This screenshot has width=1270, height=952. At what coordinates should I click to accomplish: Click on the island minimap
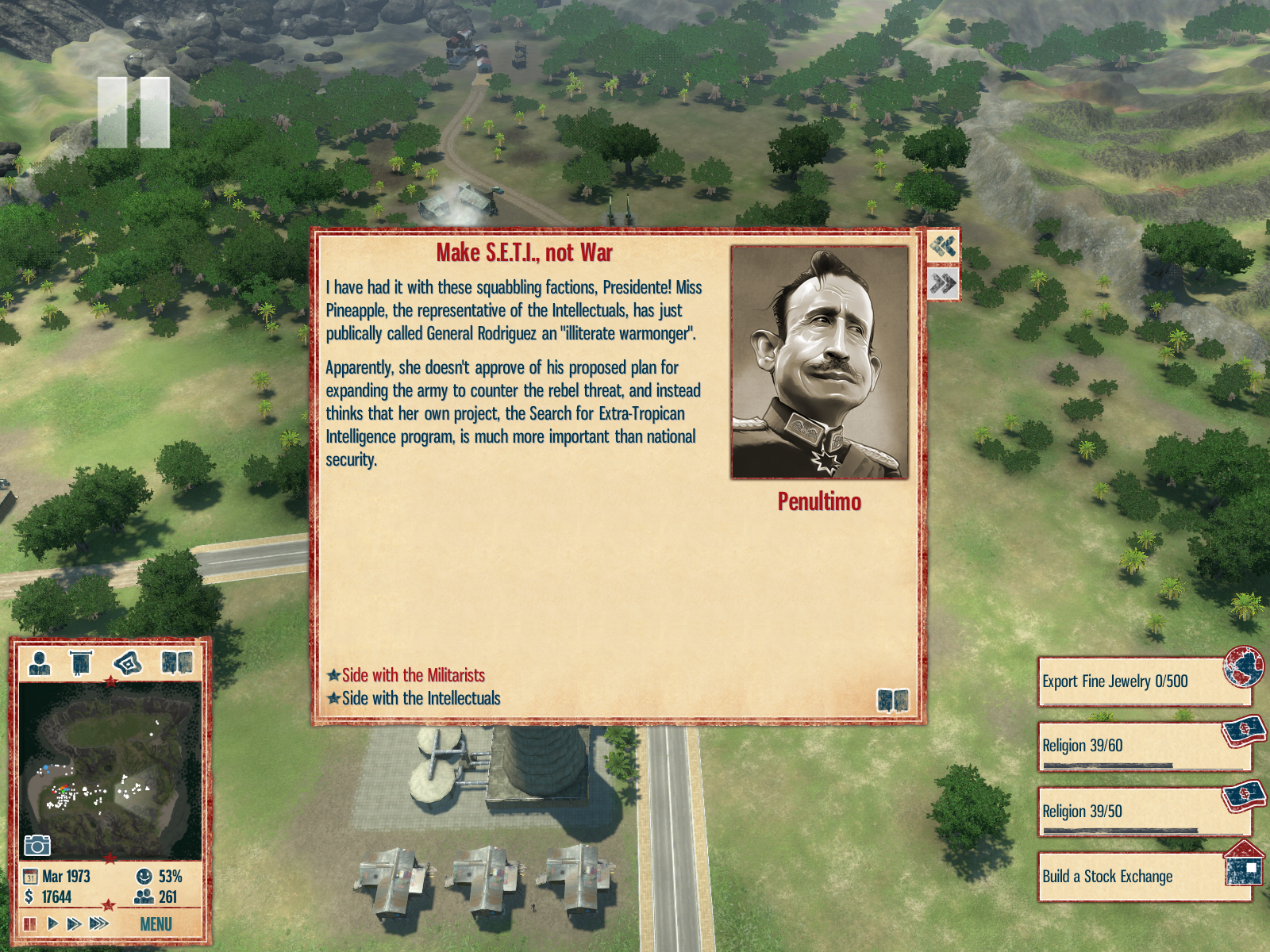[x=110, y=770]
